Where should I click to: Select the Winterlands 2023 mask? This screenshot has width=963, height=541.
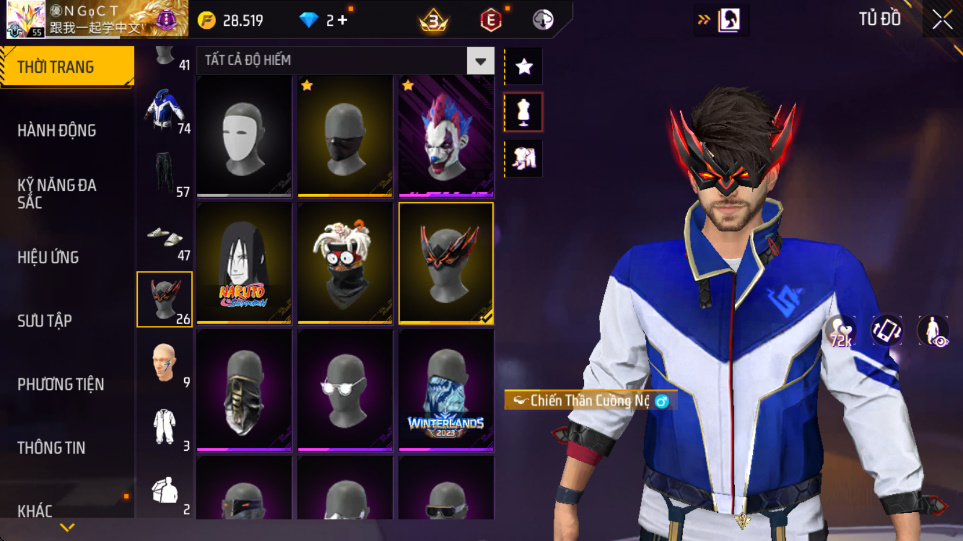[446, 390]
